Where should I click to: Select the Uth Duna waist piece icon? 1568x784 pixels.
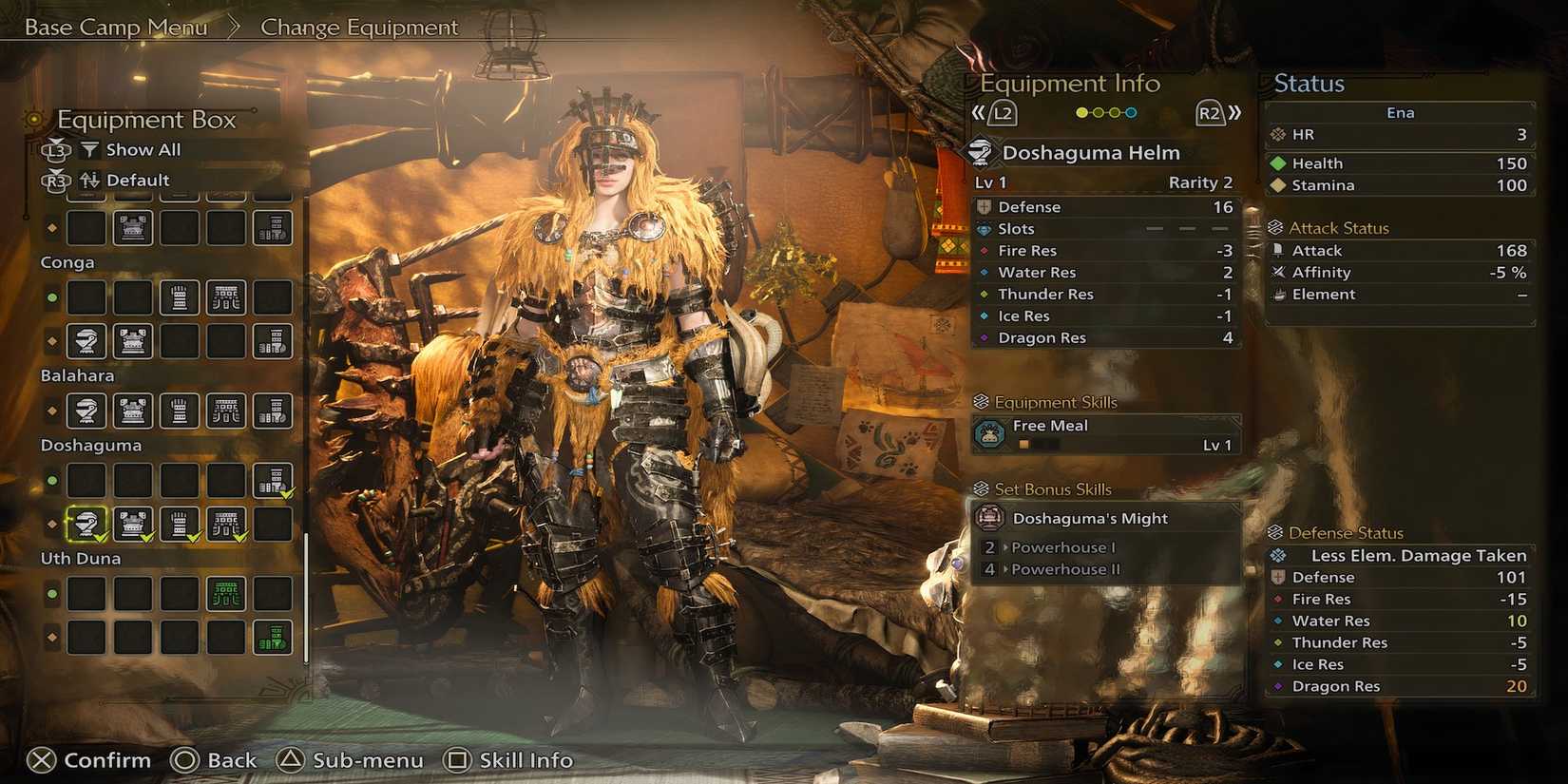[227, 594]
